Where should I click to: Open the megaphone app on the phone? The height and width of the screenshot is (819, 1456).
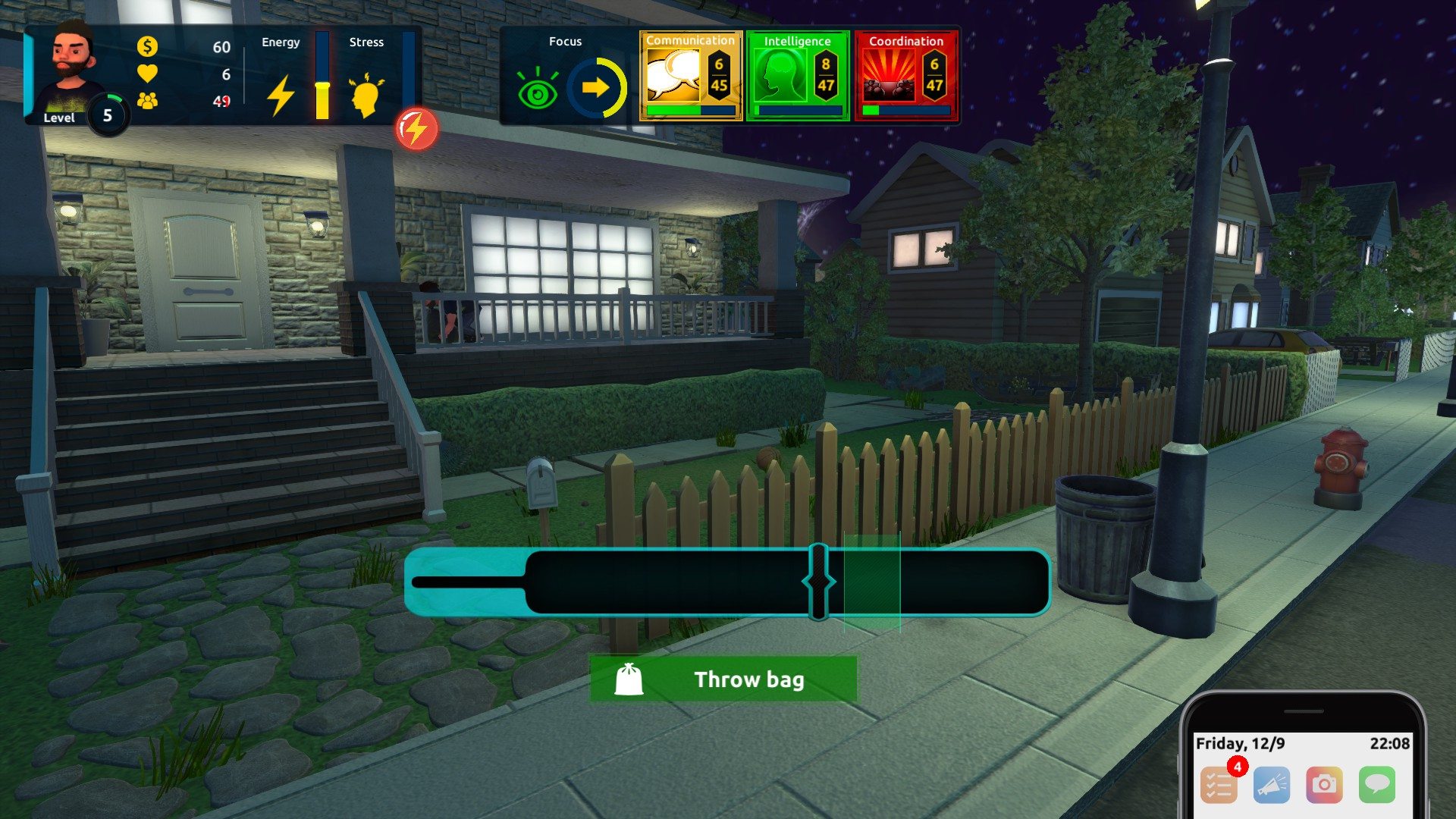pyautogui.click(x=1272, y=784)
